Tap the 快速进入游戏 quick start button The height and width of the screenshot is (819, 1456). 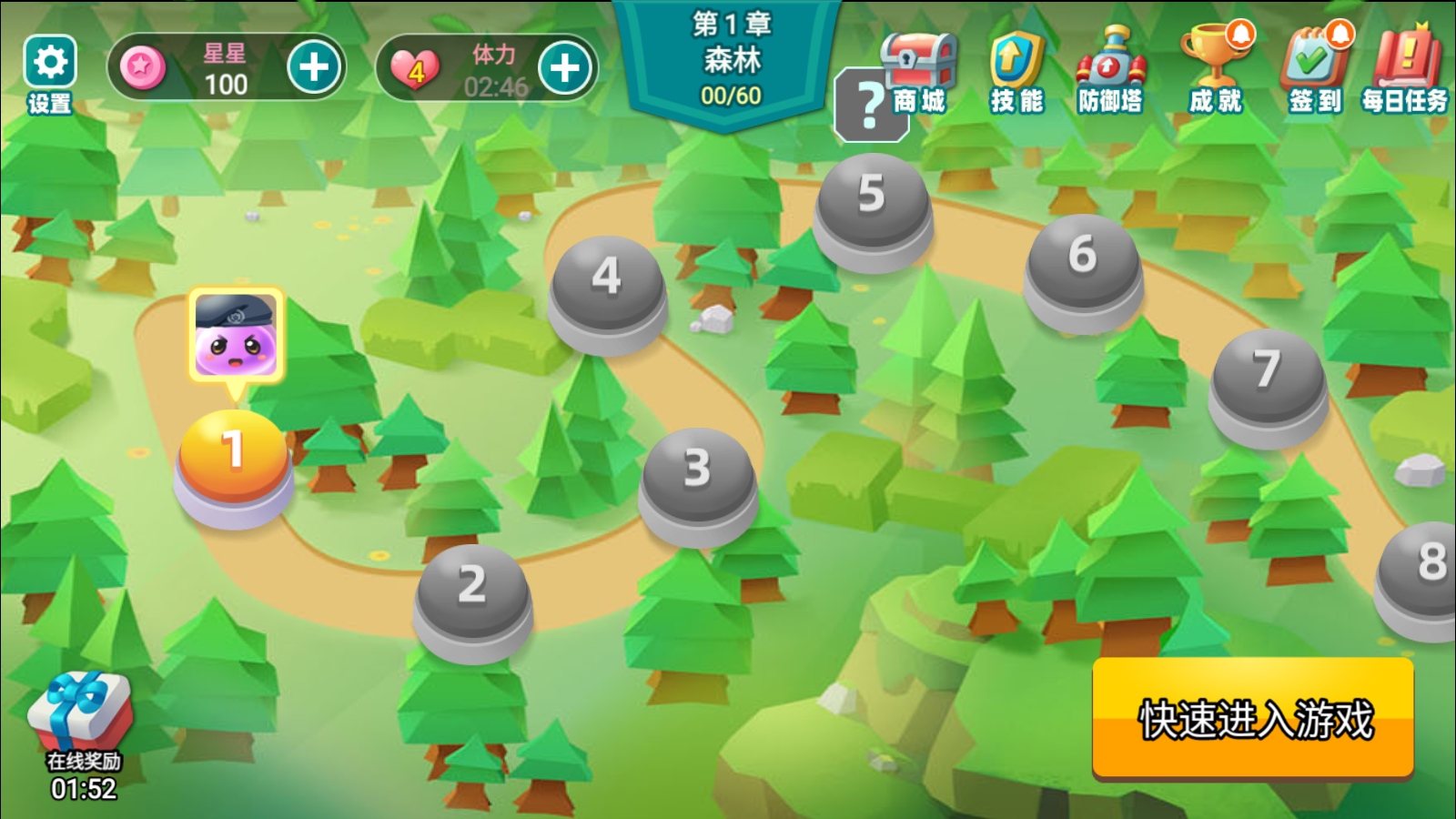click(x=1253, y=718)
